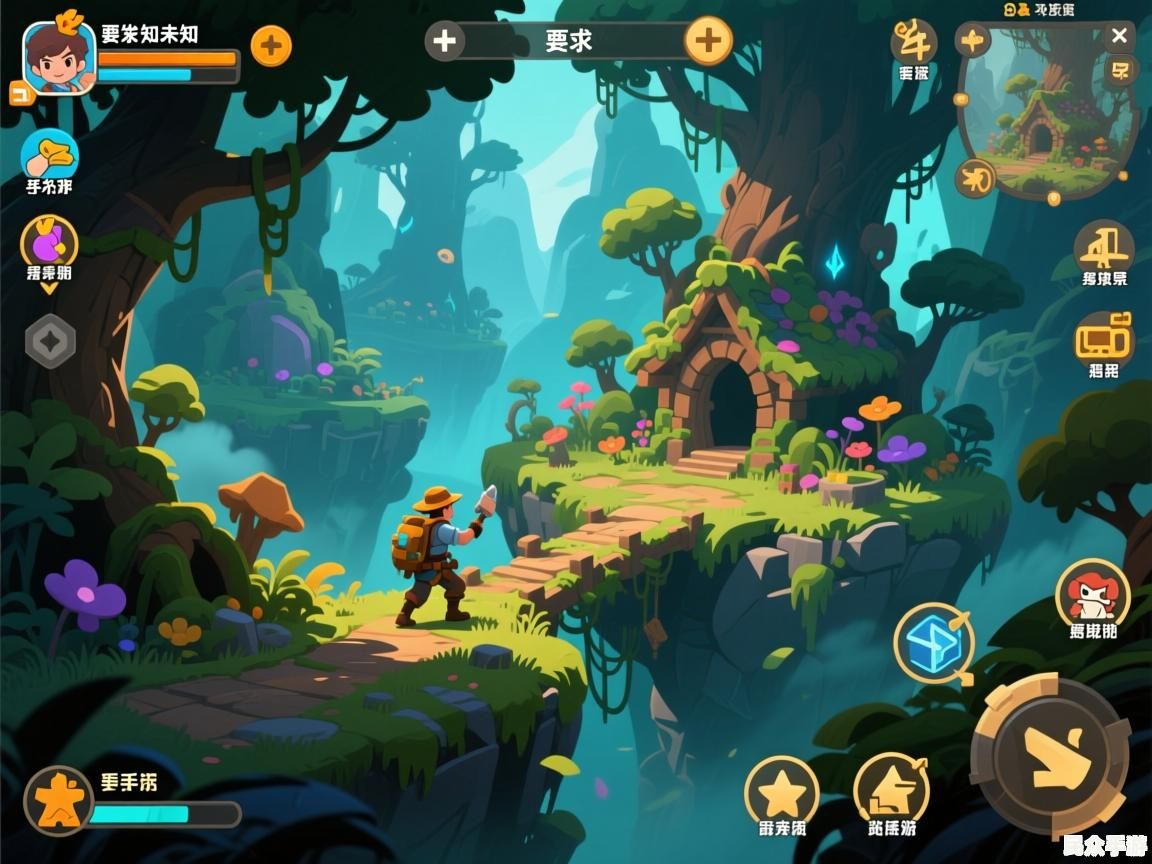The image size is (1152, 864).
Task: Open the purple creature icon
Action: (x=49, y=242)
